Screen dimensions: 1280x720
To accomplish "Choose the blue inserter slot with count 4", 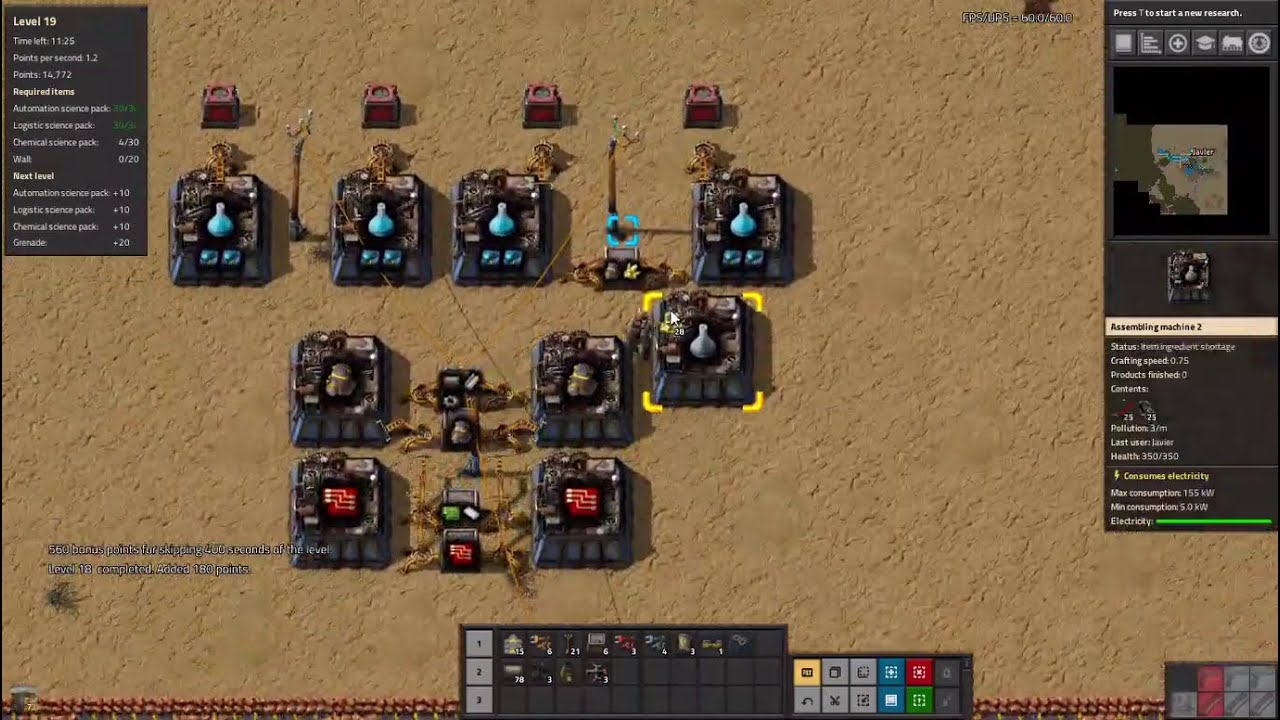I will pos(655,644).
